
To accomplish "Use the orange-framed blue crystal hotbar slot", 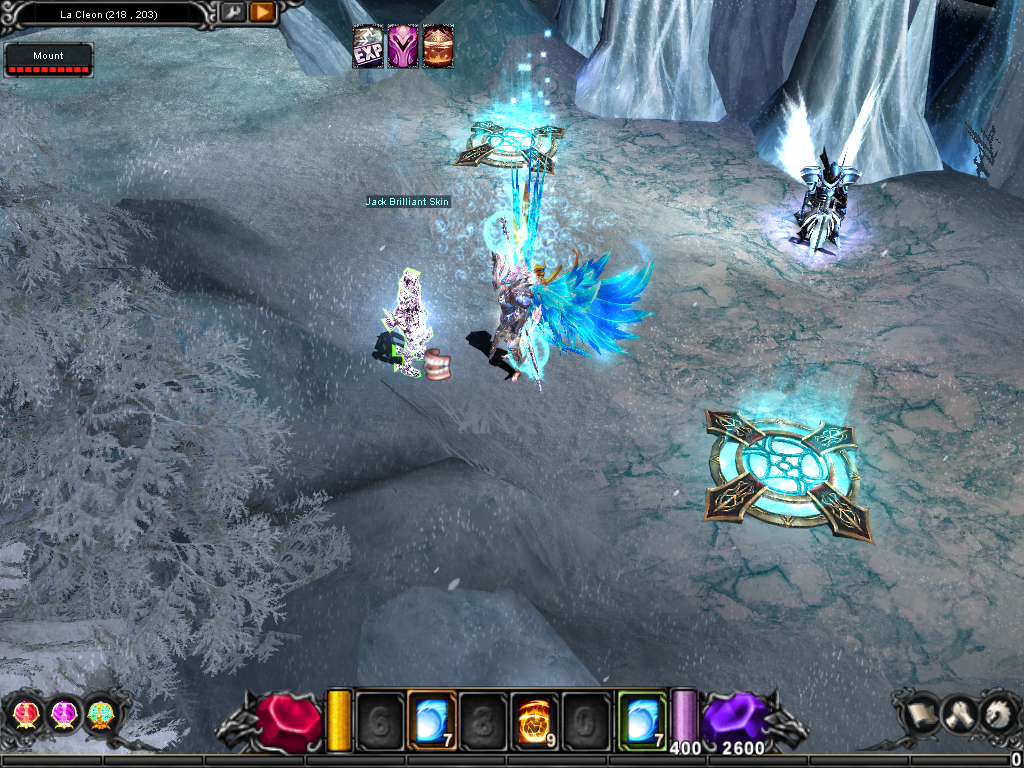I will coord(433,719).
